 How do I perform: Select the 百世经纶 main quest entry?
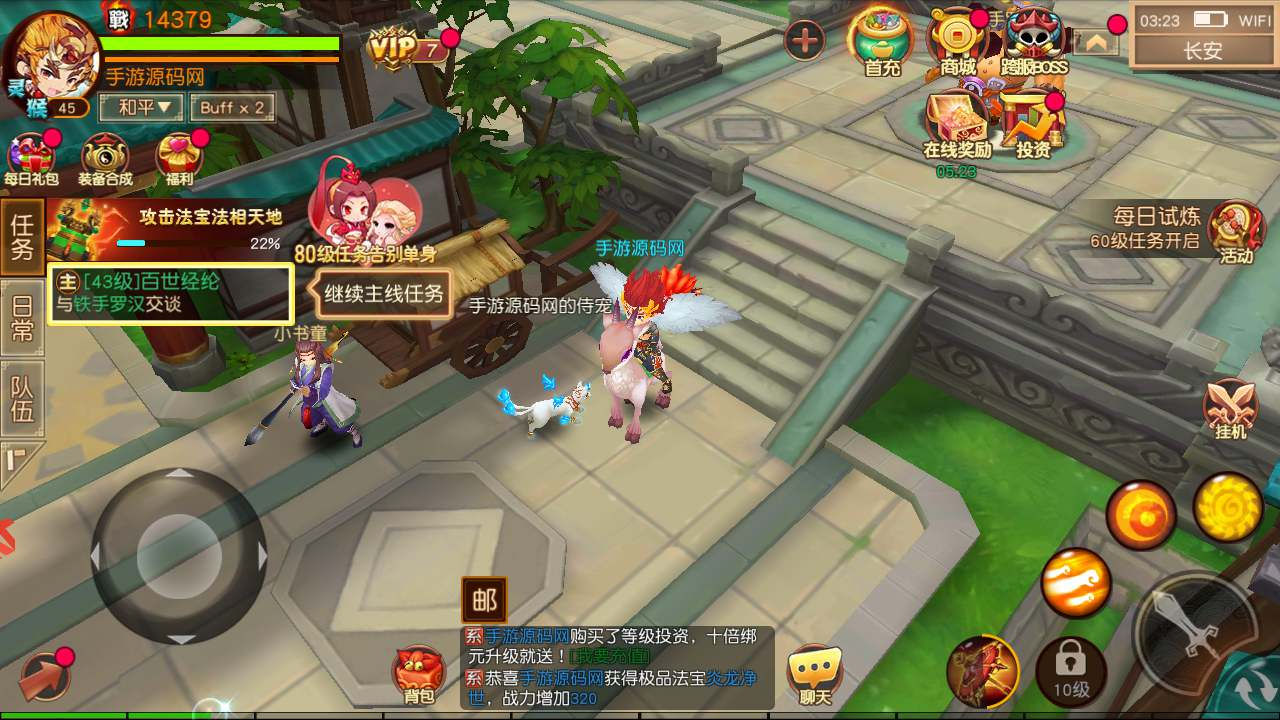[171, 294]
